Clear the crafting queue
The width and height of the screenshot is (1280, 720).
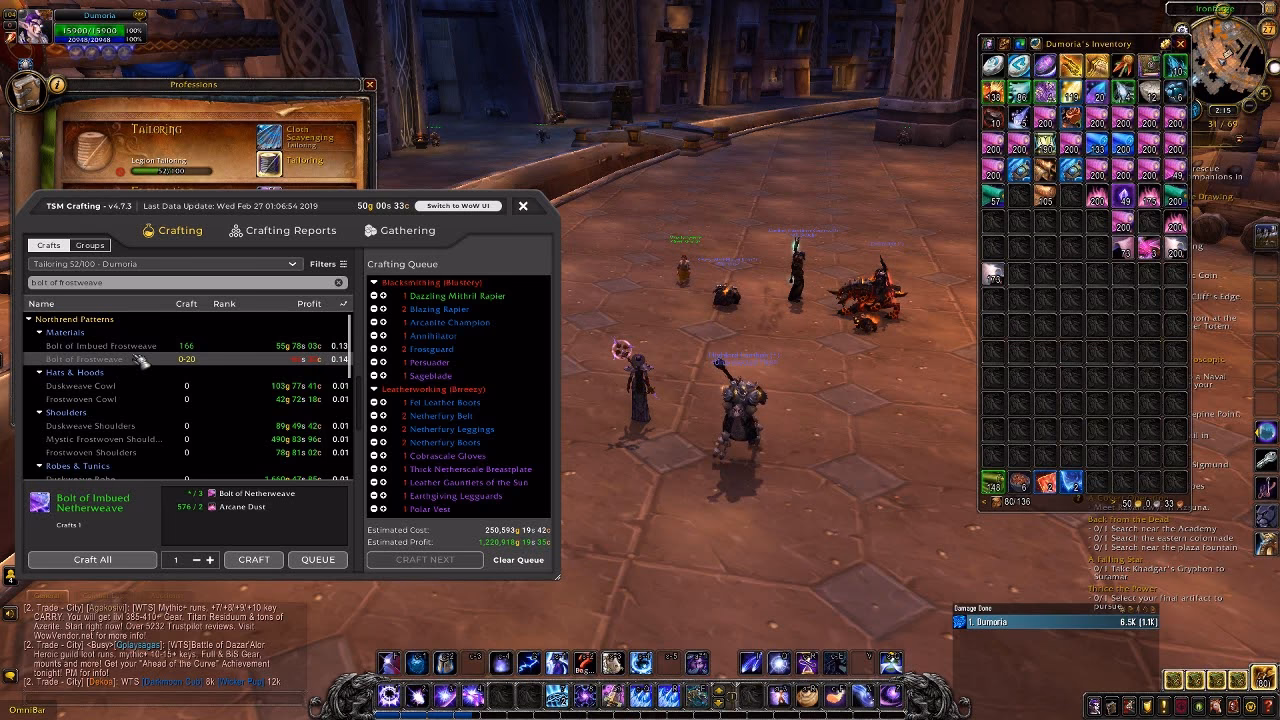click(518, 560)
